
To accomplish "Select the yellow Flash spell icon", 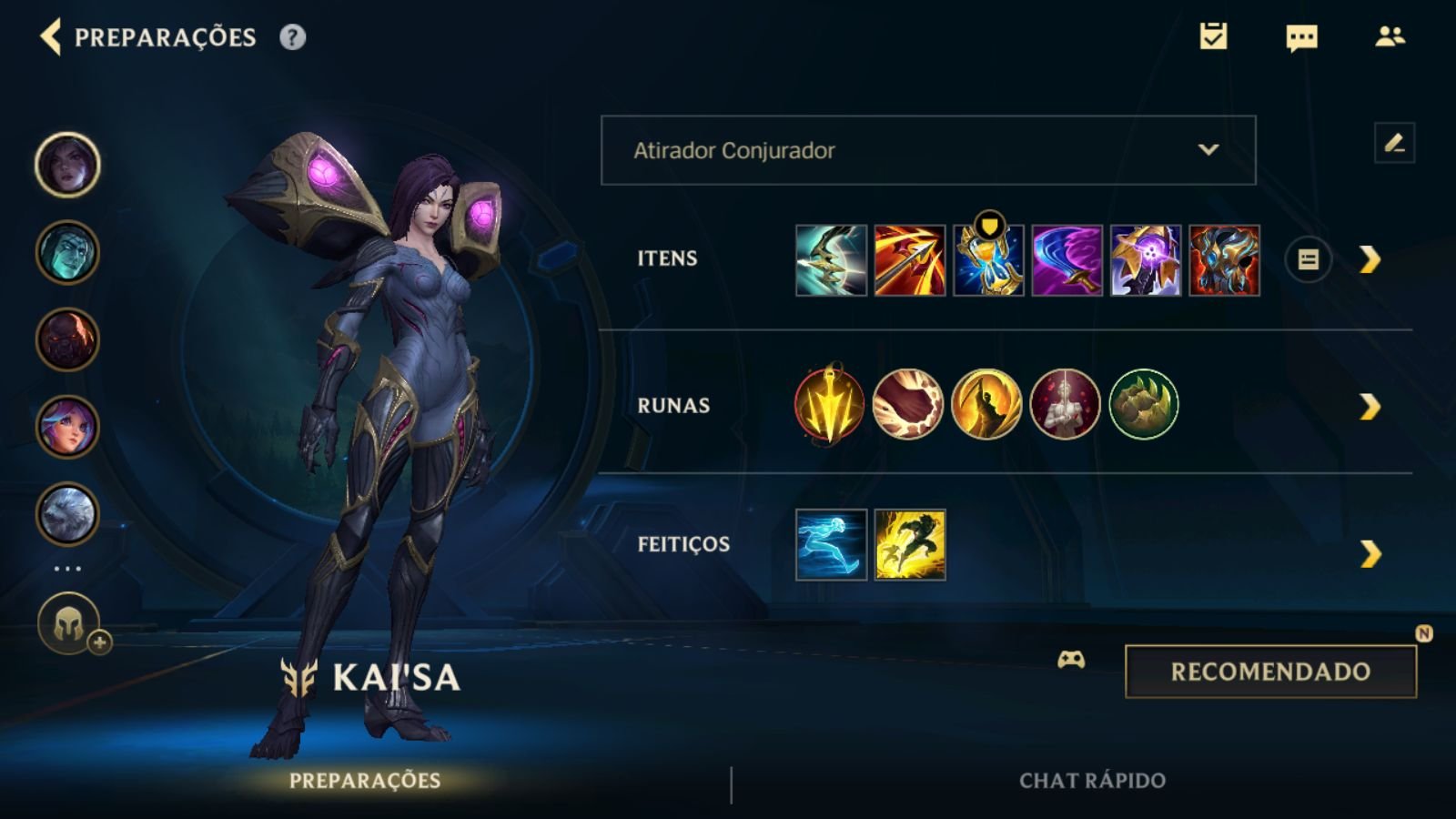I will pyautogui.click(x=910, y=545).
